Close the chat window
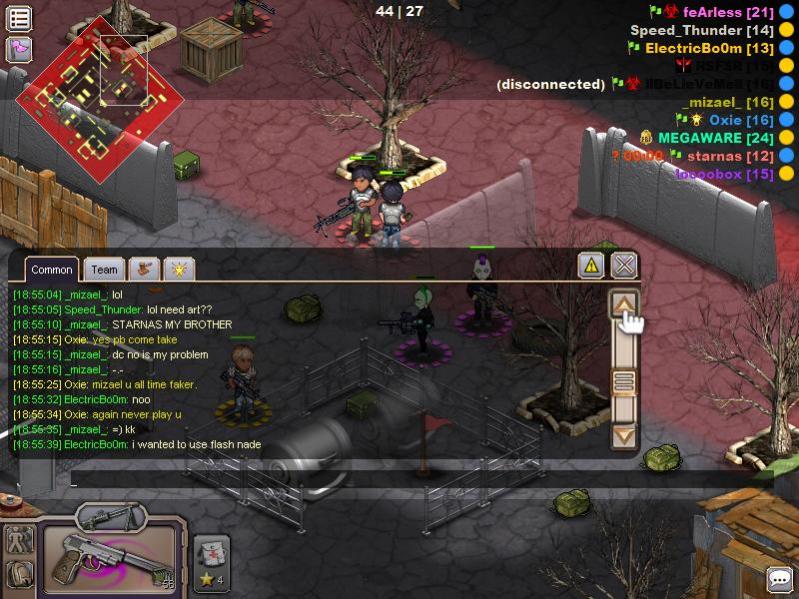 coord(624,265)
